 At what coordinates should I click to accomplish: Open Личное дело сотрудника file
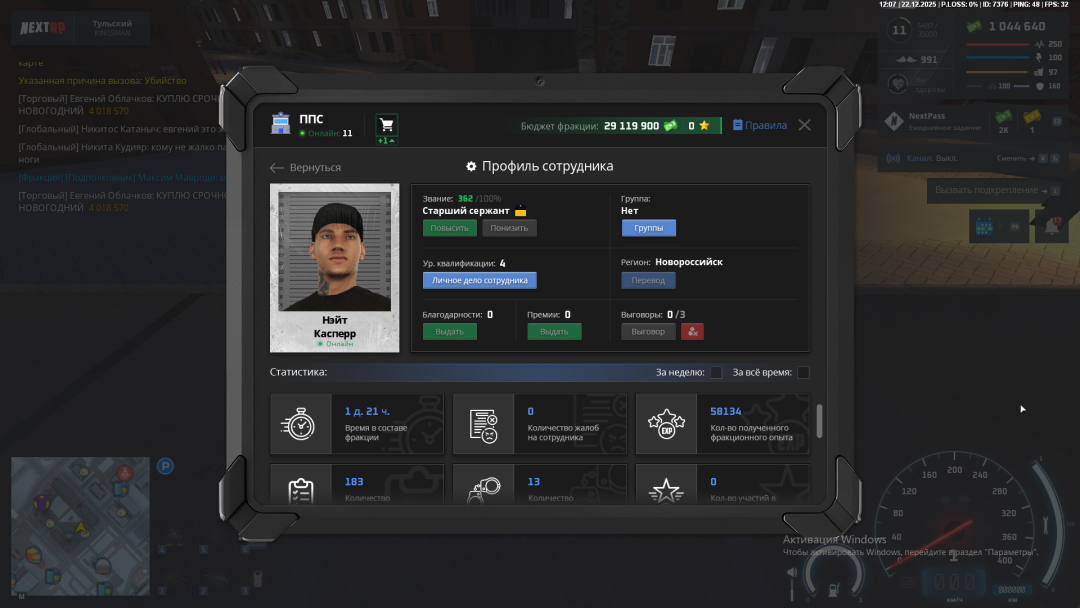(479, 280)
